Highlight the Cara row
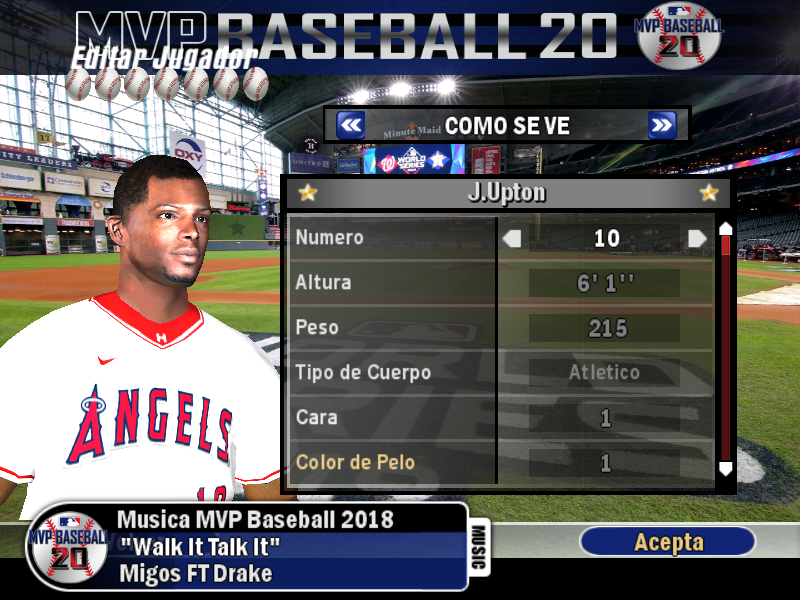The width and height of the screenshot is (800, 600). [392, 418]
